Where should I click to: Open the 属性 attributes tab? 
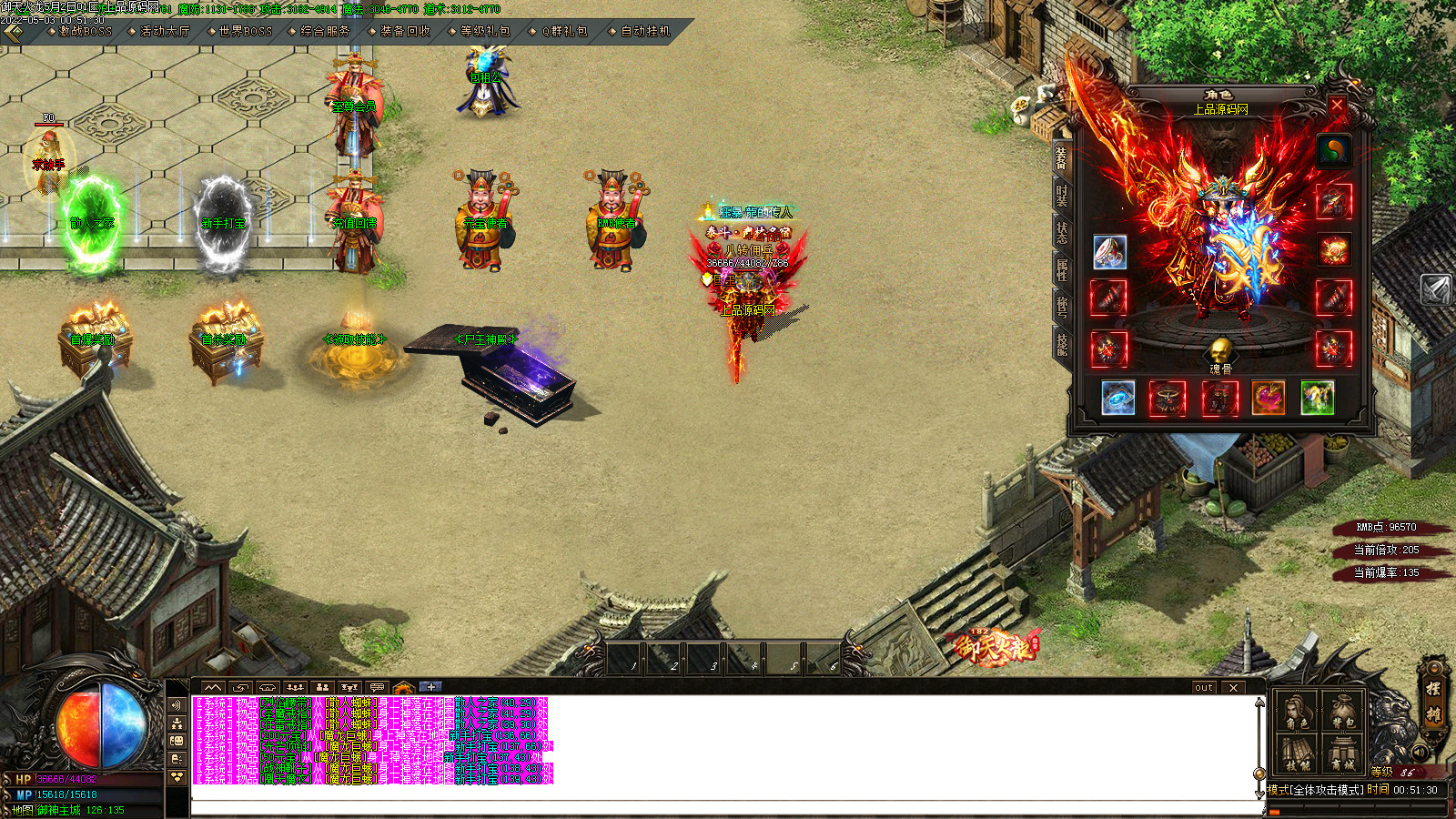point(1061,269)
